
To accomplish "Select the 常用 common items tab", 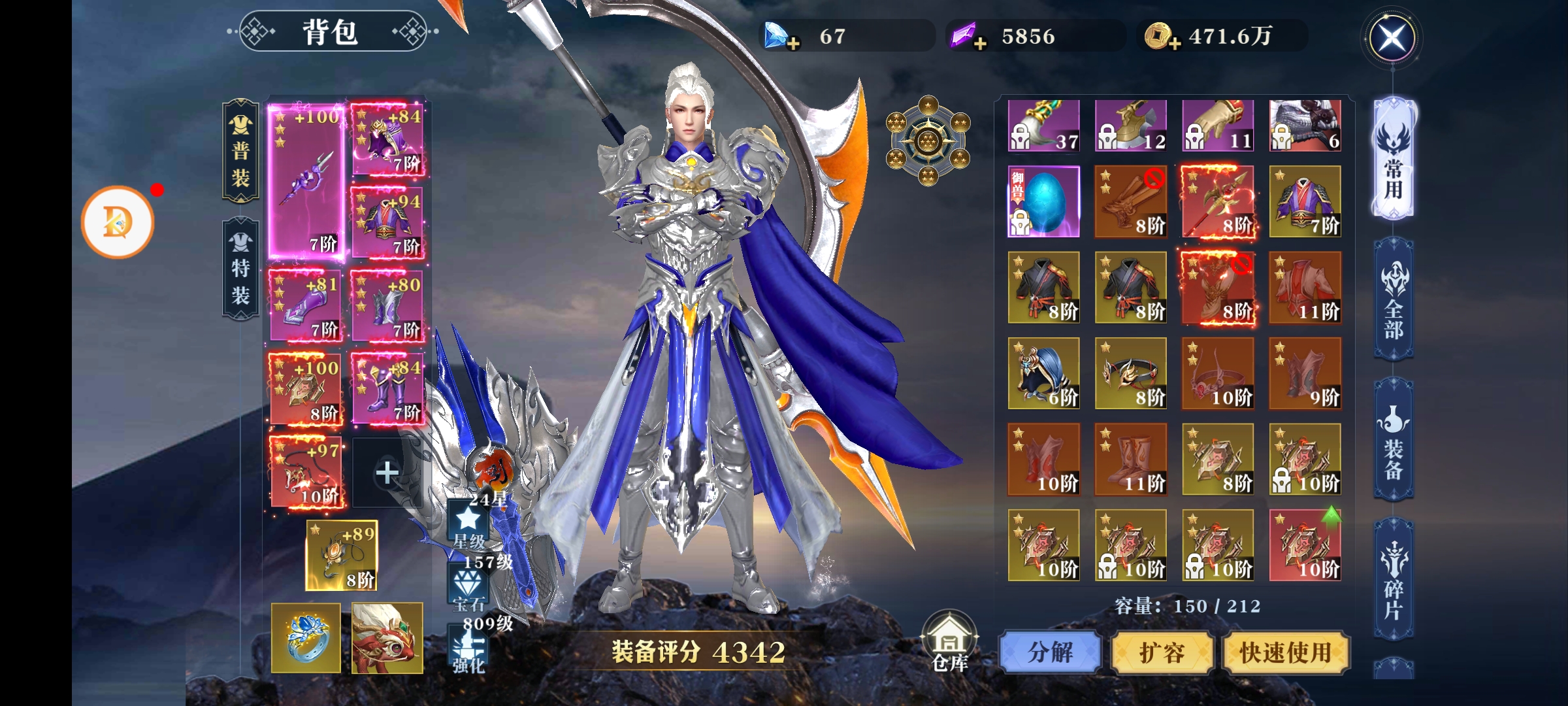I will tap(1394, 160).
